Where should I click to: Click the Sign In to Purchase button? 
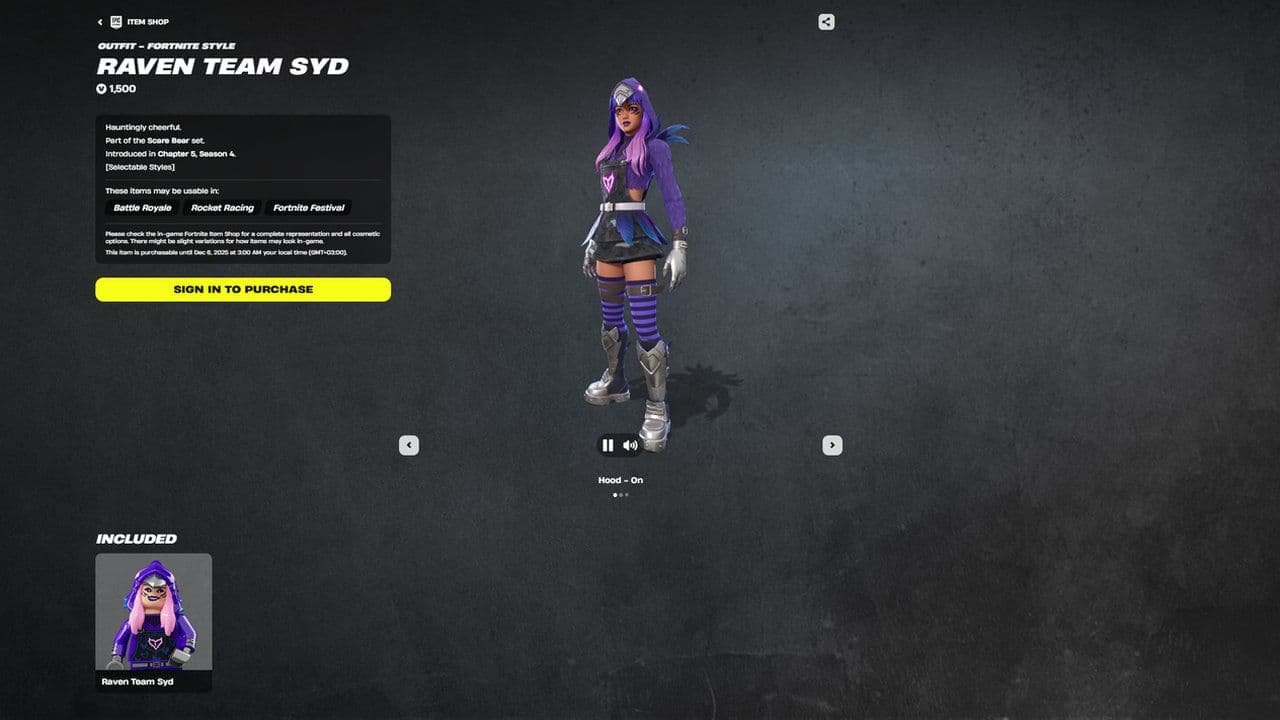(242, 289)
